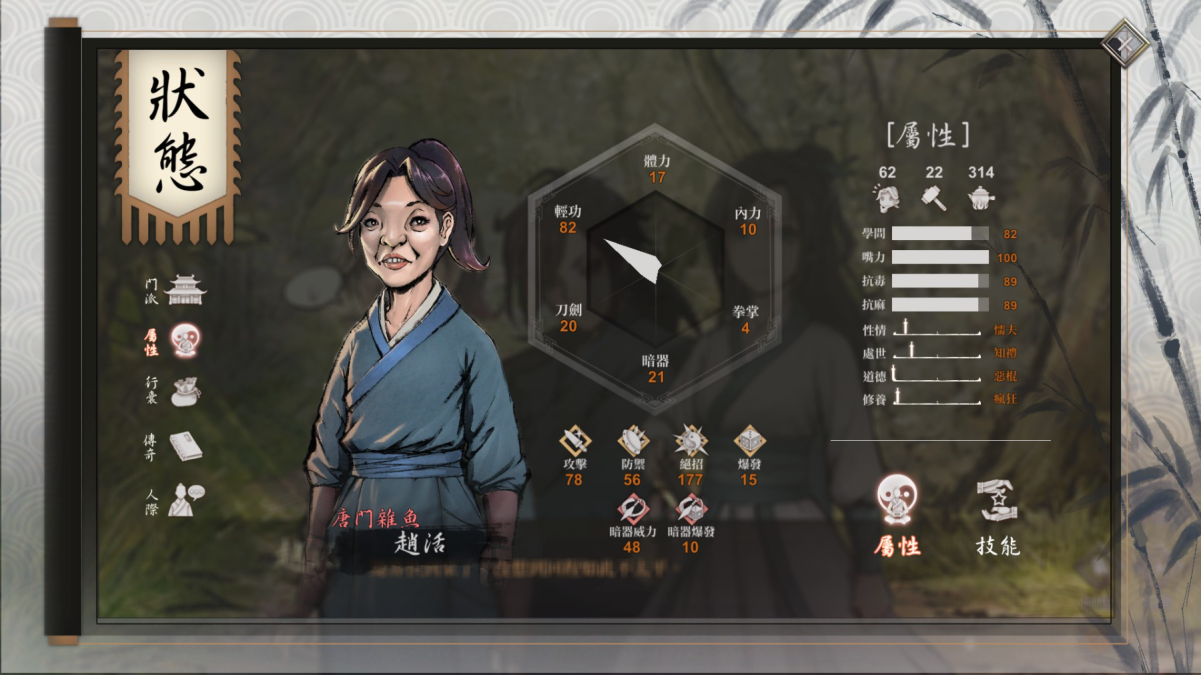Image resolution: width=1201 pixels, height=675 pixels.
Task: Open the 人際 (Relationships) tab
Action: point(185,499)
